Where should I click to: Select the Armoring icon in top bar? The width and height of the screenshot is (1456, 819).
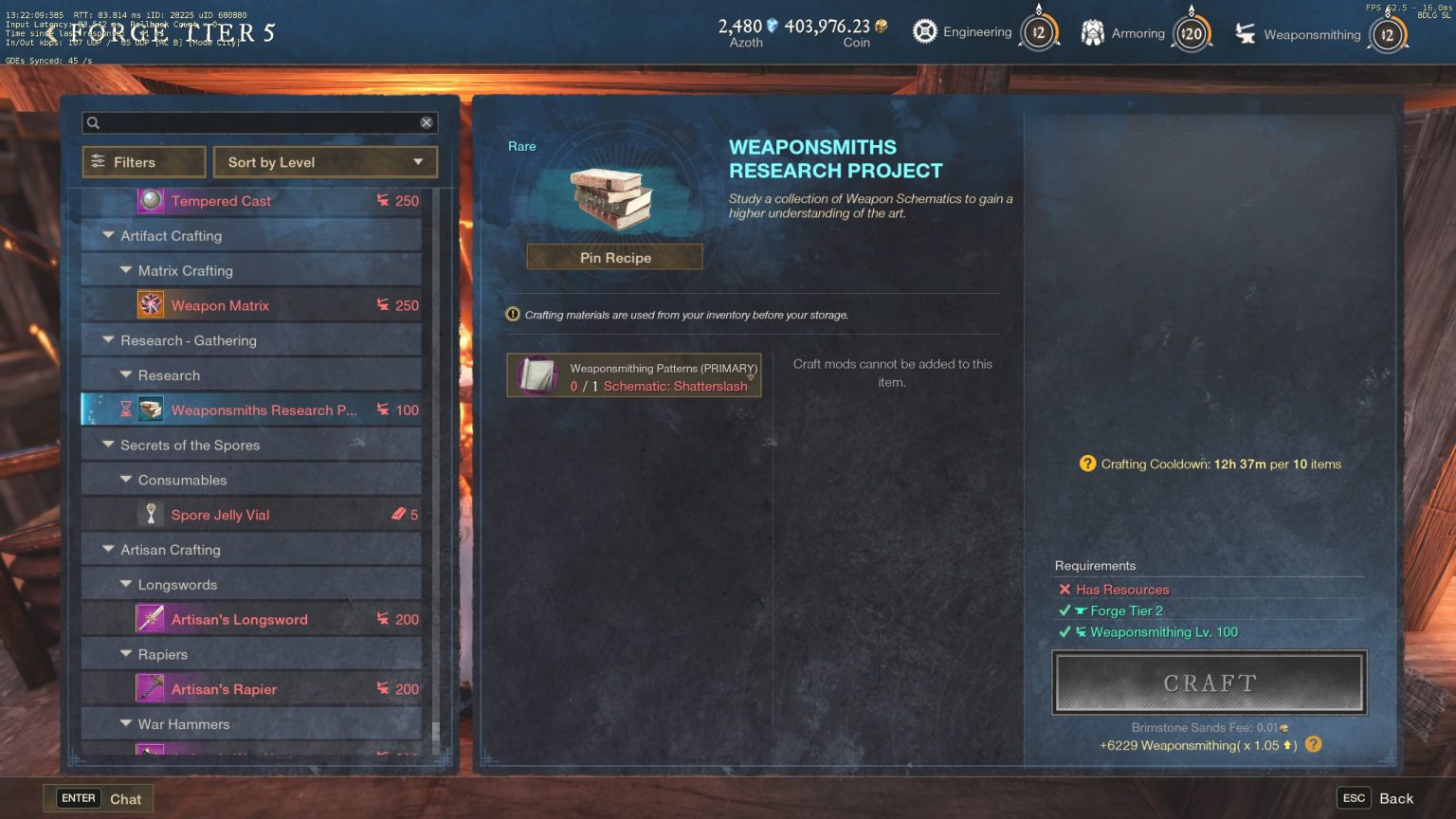click(1092, 31)
